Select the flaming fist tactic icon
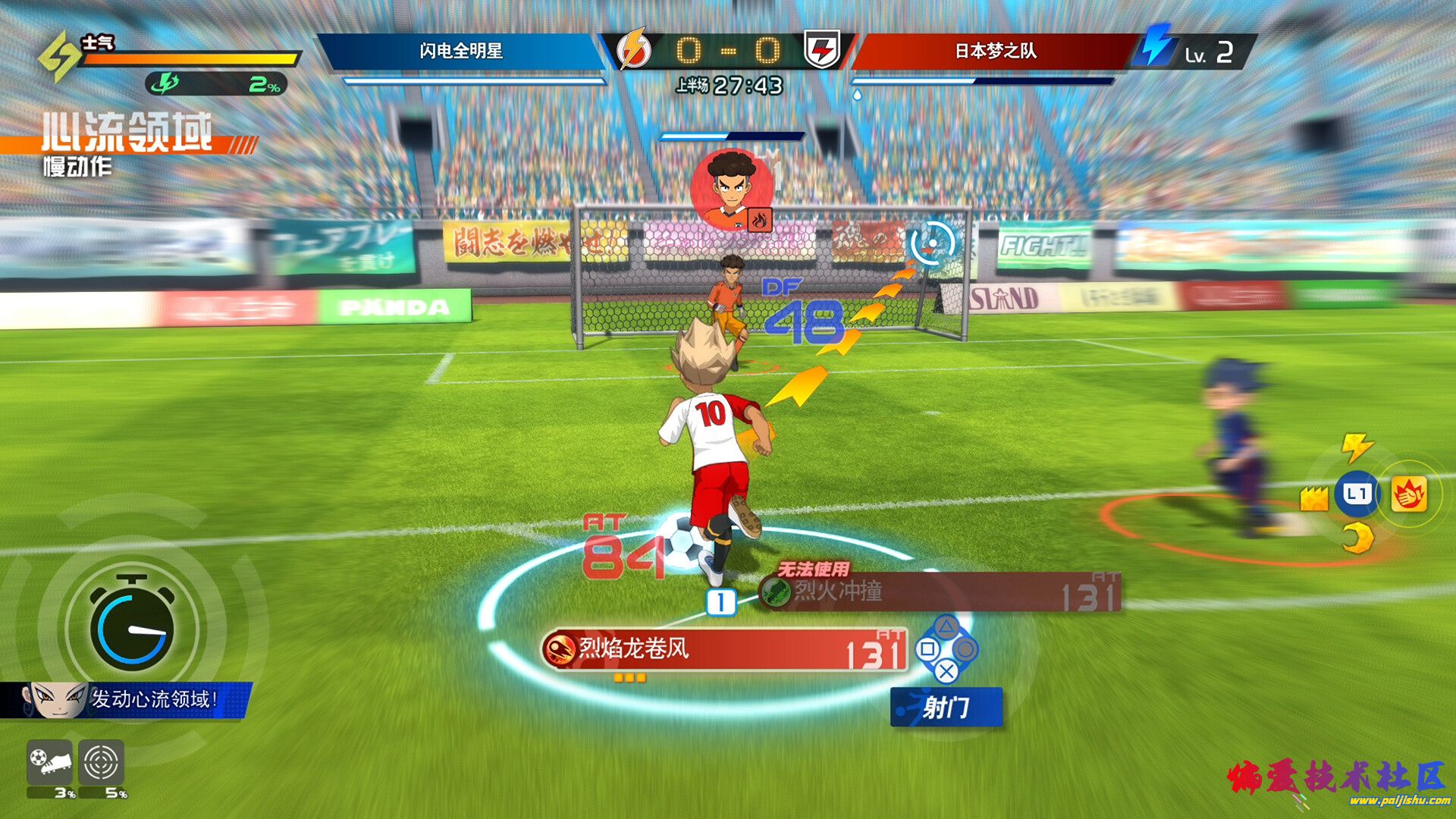 (x=1408, y=494)
